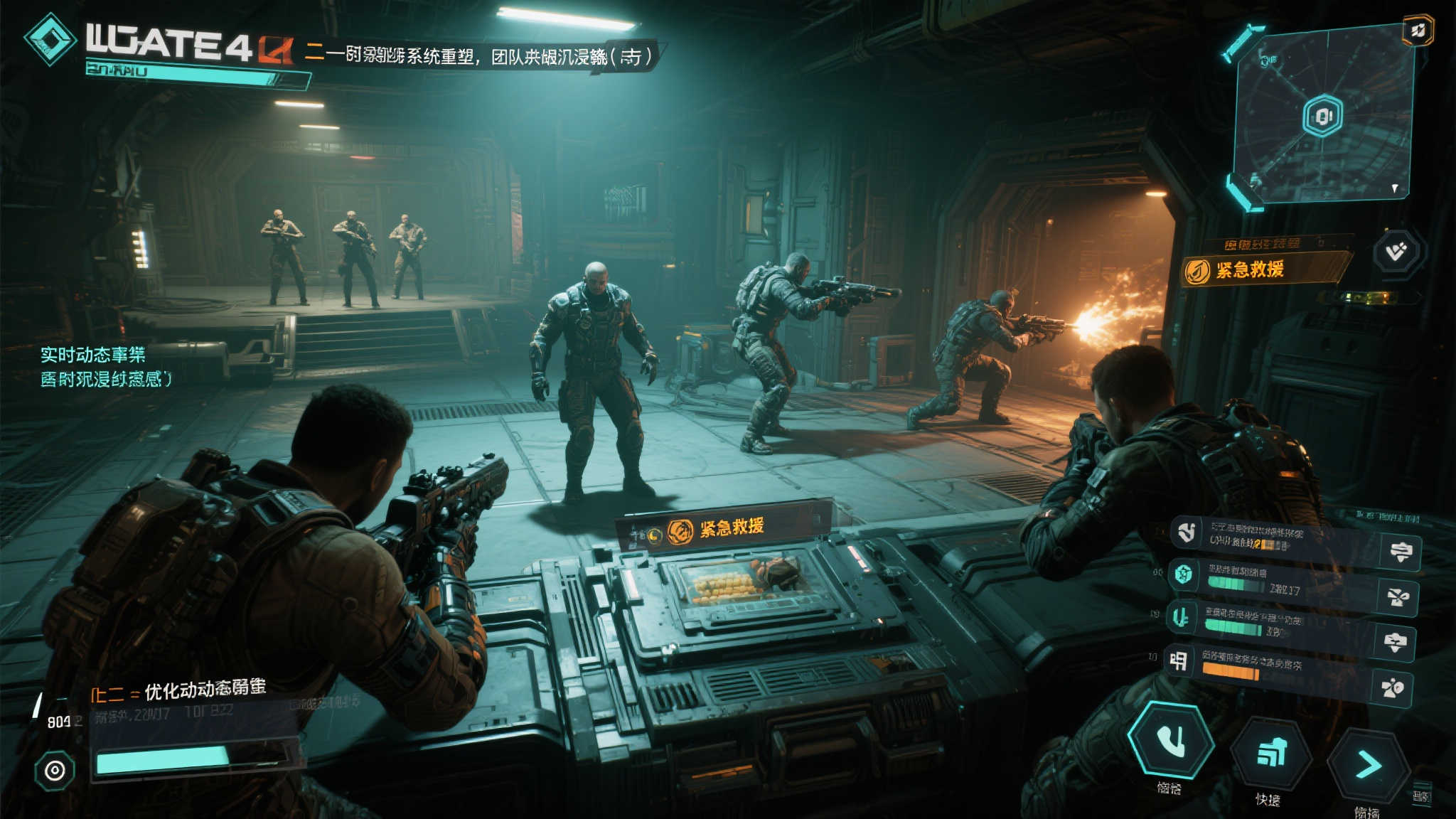The height and width of the screenshot is (819, 1456).
Task: Choose the topmost squad list row
Action: (x=1273, y=537)
